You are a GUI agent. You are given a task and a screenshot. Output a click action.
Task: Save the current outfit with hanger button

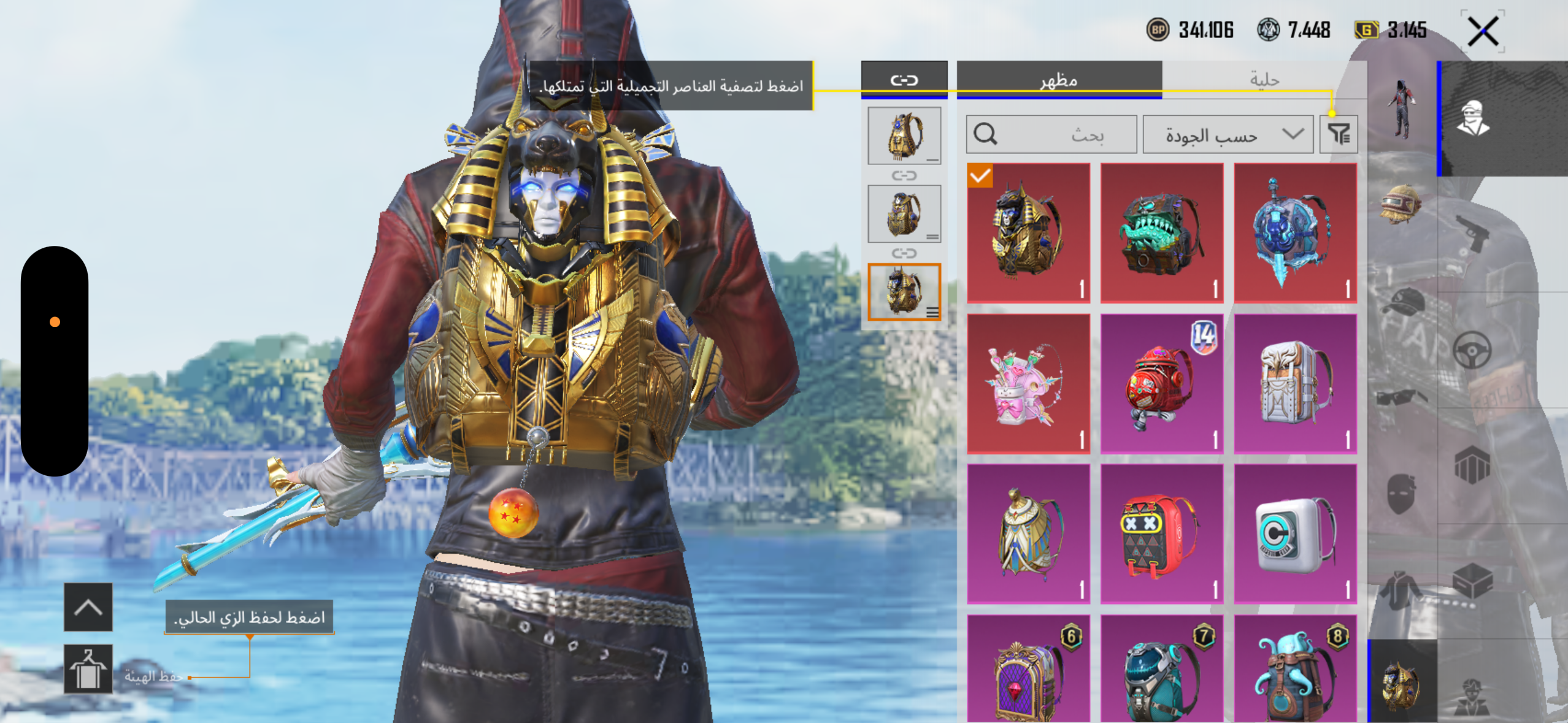88,669
